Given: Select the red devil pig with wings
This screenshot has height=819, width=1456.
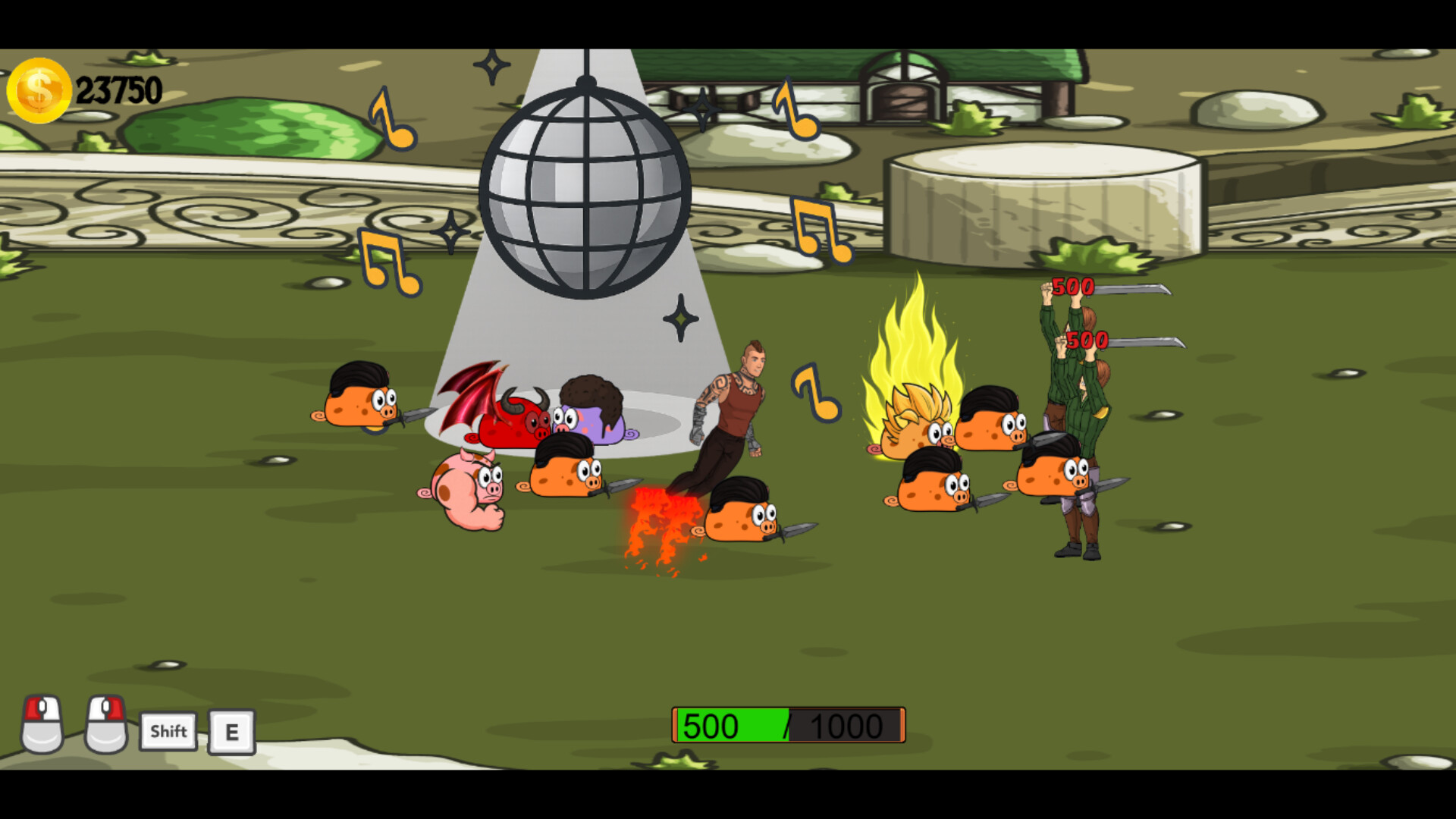Looking at the screenshot, I should coord(512,421).
